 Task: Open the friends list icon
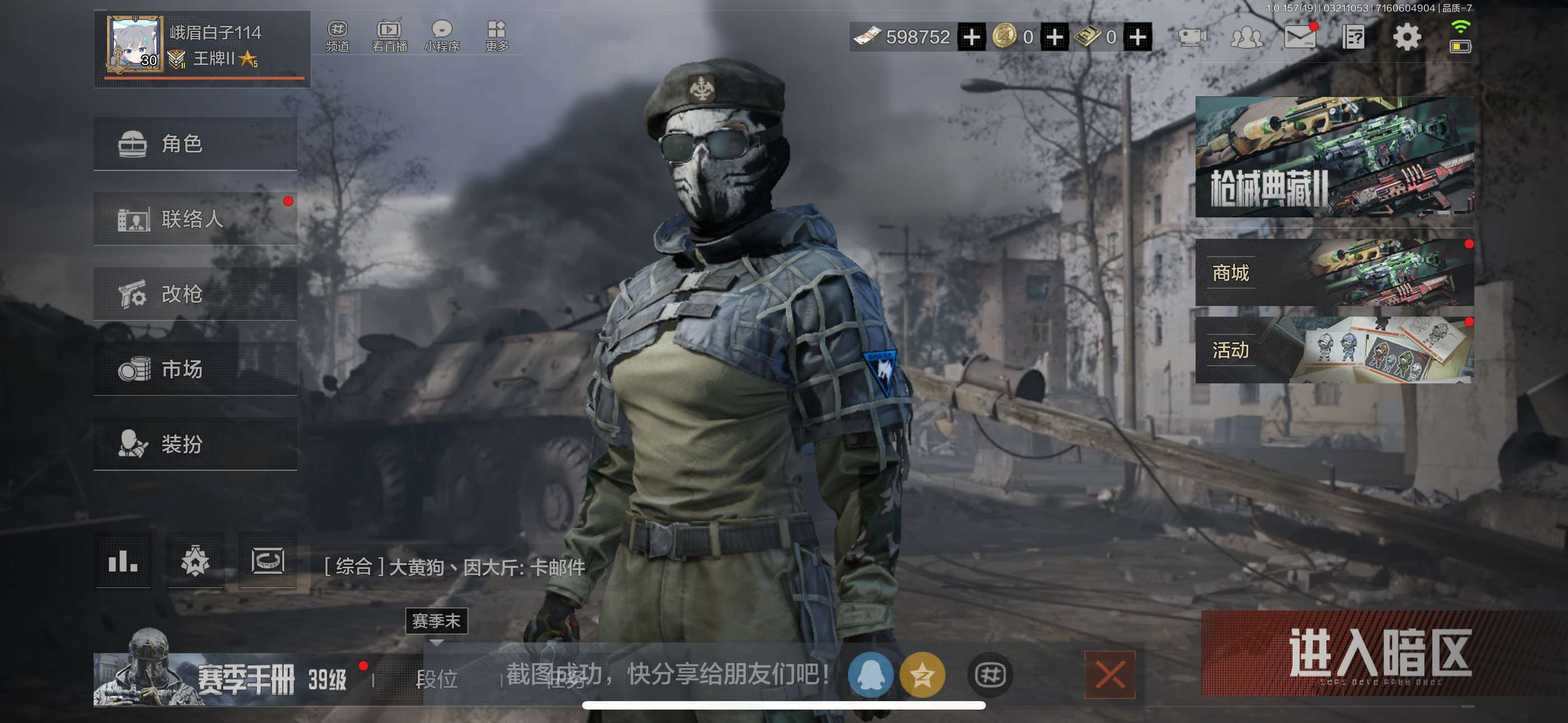point(1246,37)
